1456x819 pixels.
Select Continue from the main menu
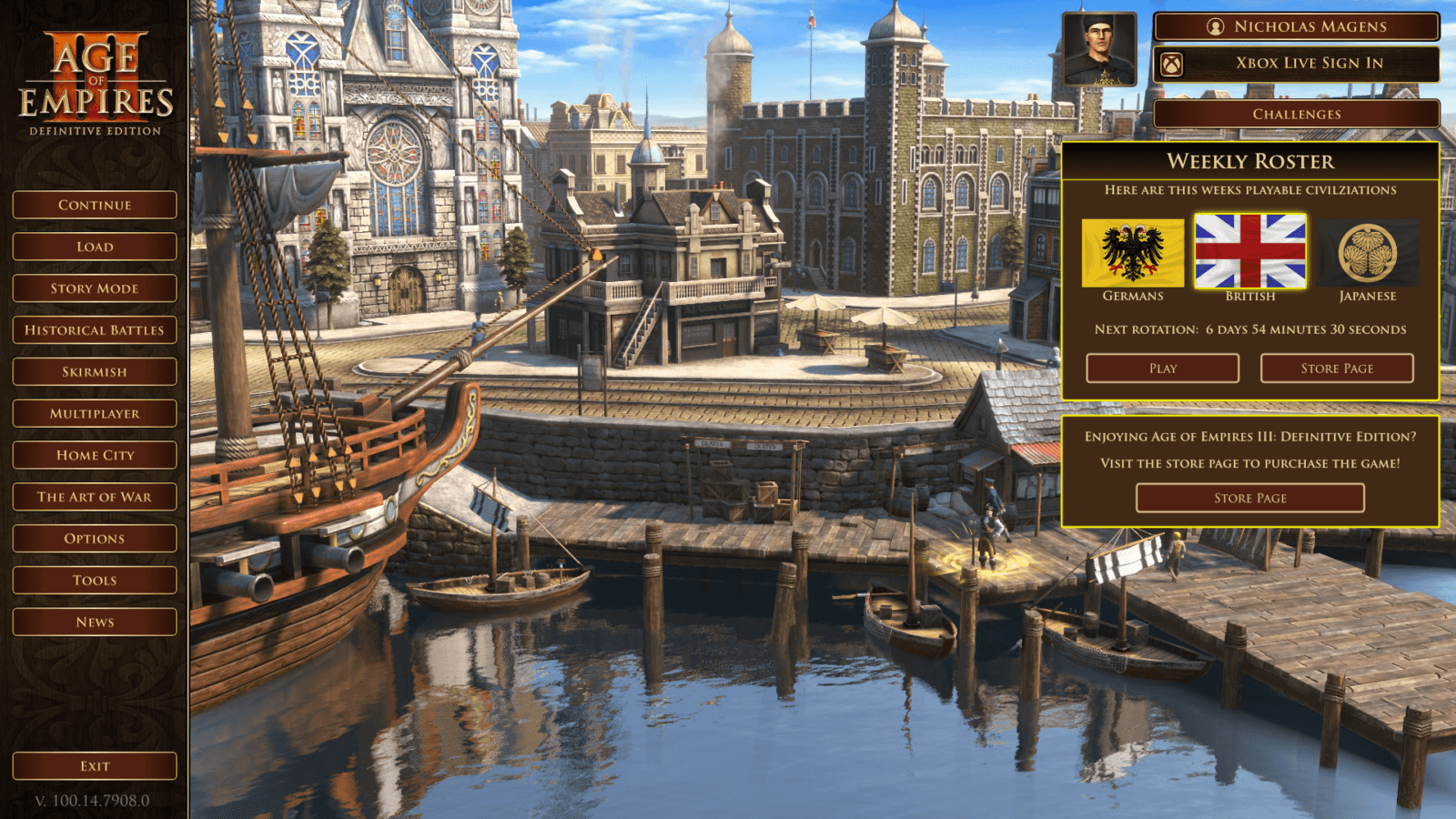(x=94, y=205)
